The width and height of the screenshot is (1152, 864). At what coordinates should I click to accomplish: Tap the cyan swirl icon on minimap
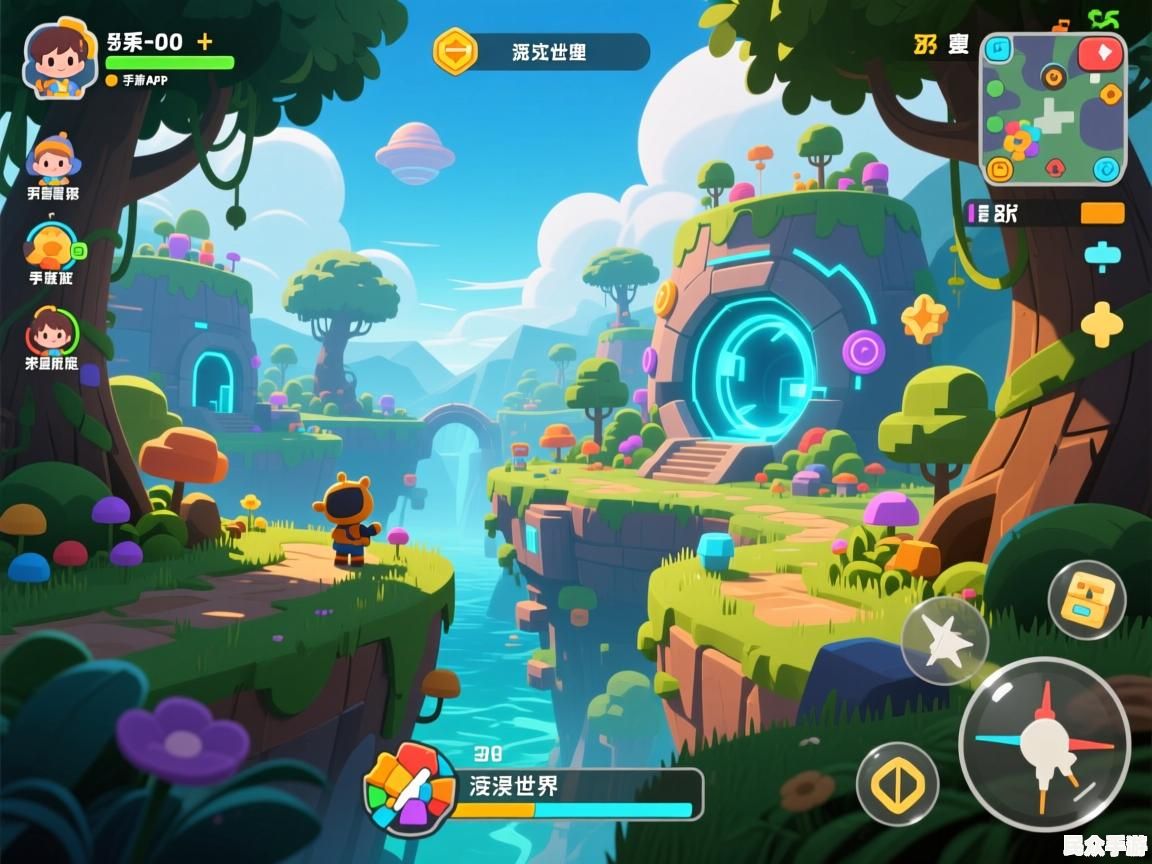pos(1106,169)
